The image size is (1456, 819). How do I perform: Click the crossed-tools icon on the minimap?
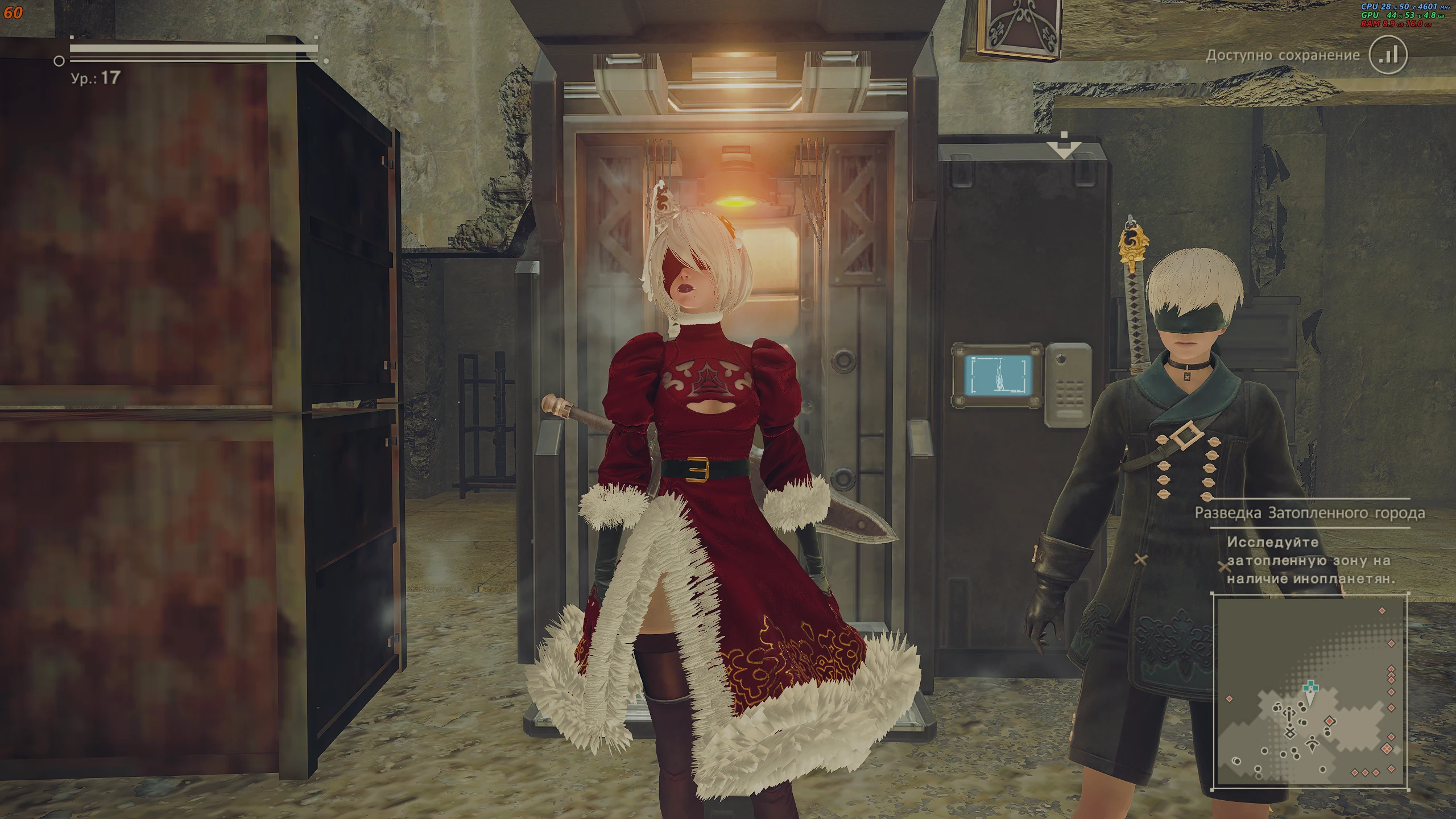tap(1290, 734)
